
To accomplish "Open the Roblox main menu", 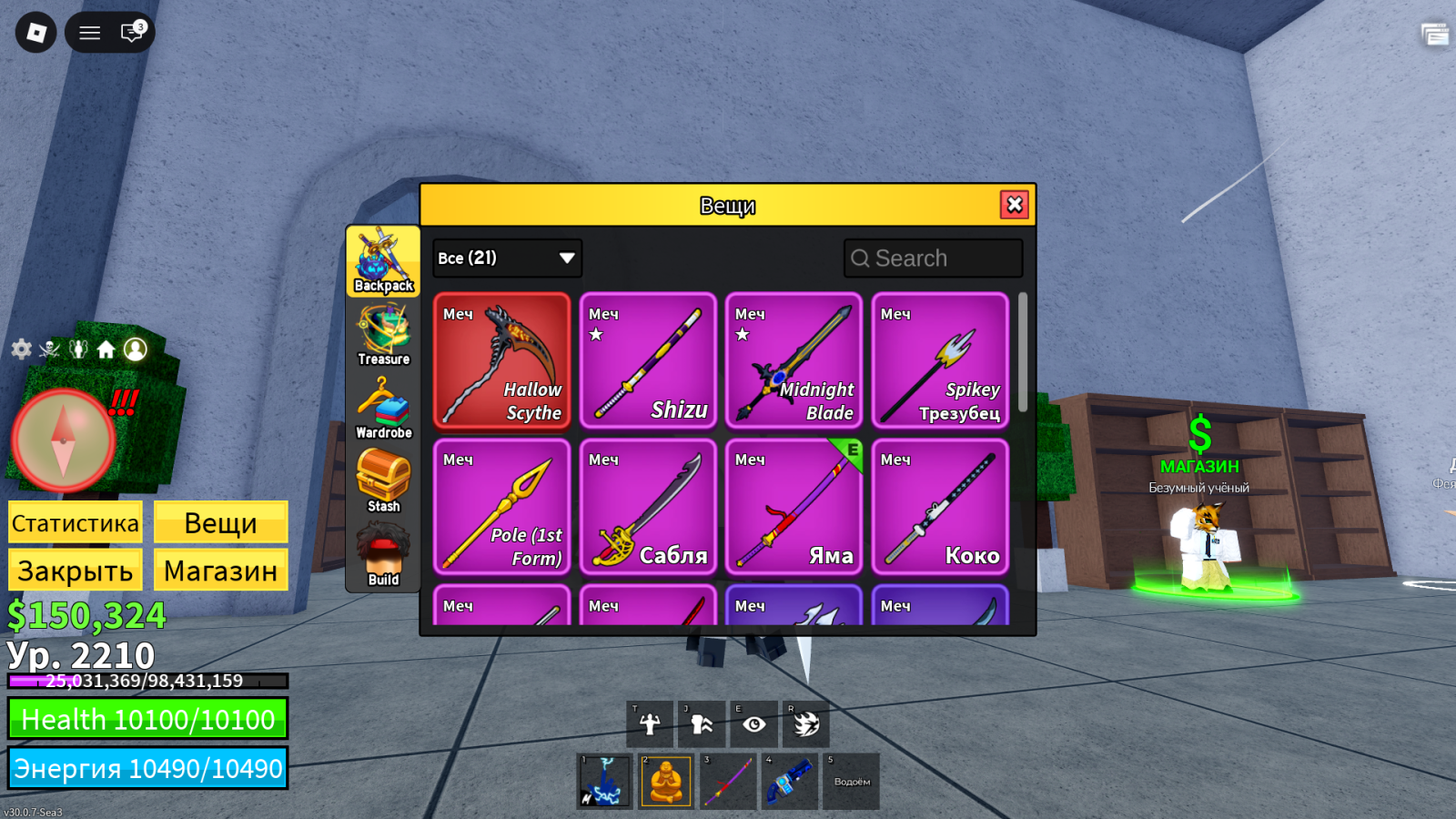I will (x=36, y=33).
